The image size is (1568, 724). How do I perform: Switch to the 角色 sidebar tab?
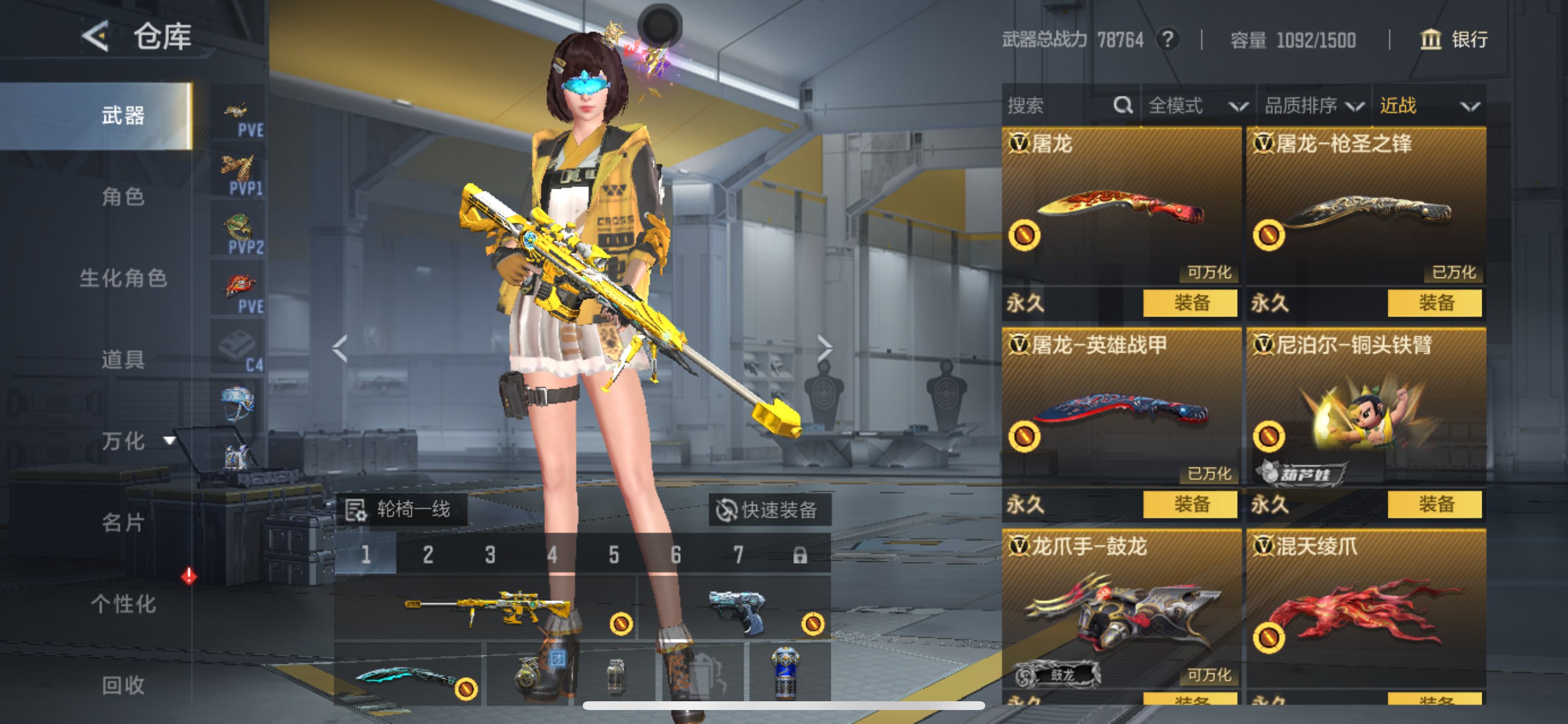point(124,197)
